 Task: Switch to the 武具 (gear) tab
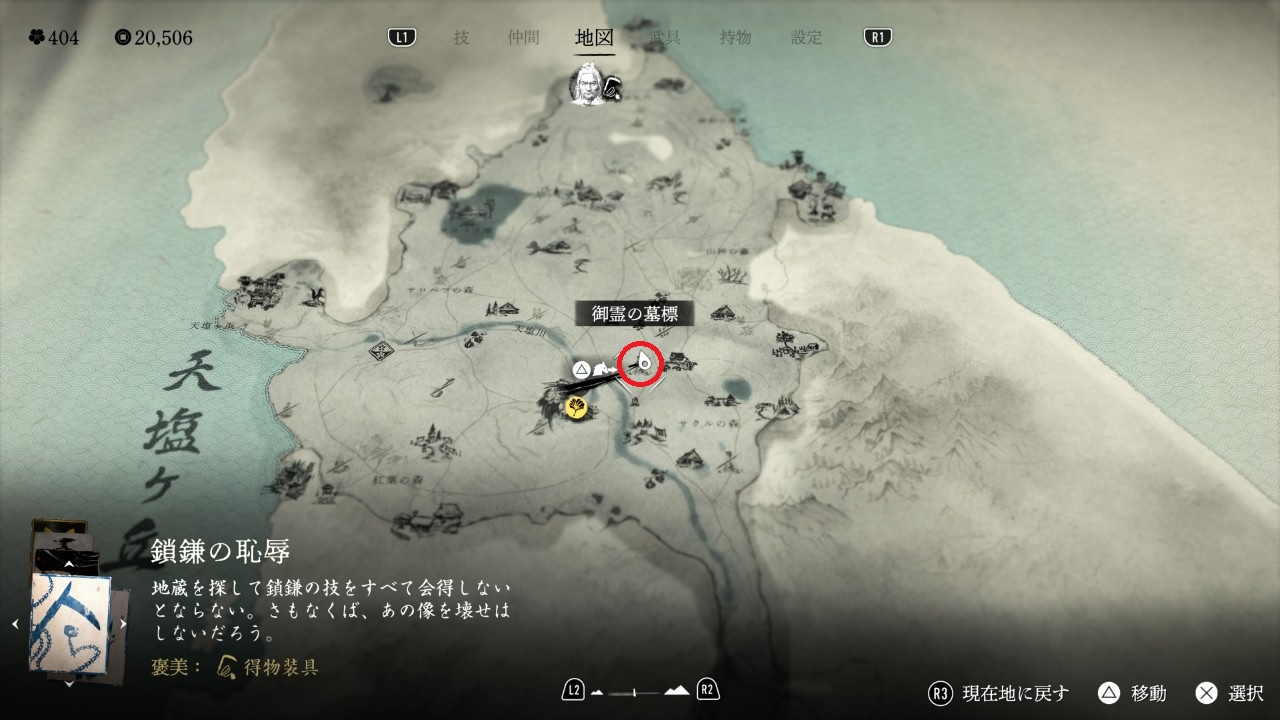click(x=664, y=38)
